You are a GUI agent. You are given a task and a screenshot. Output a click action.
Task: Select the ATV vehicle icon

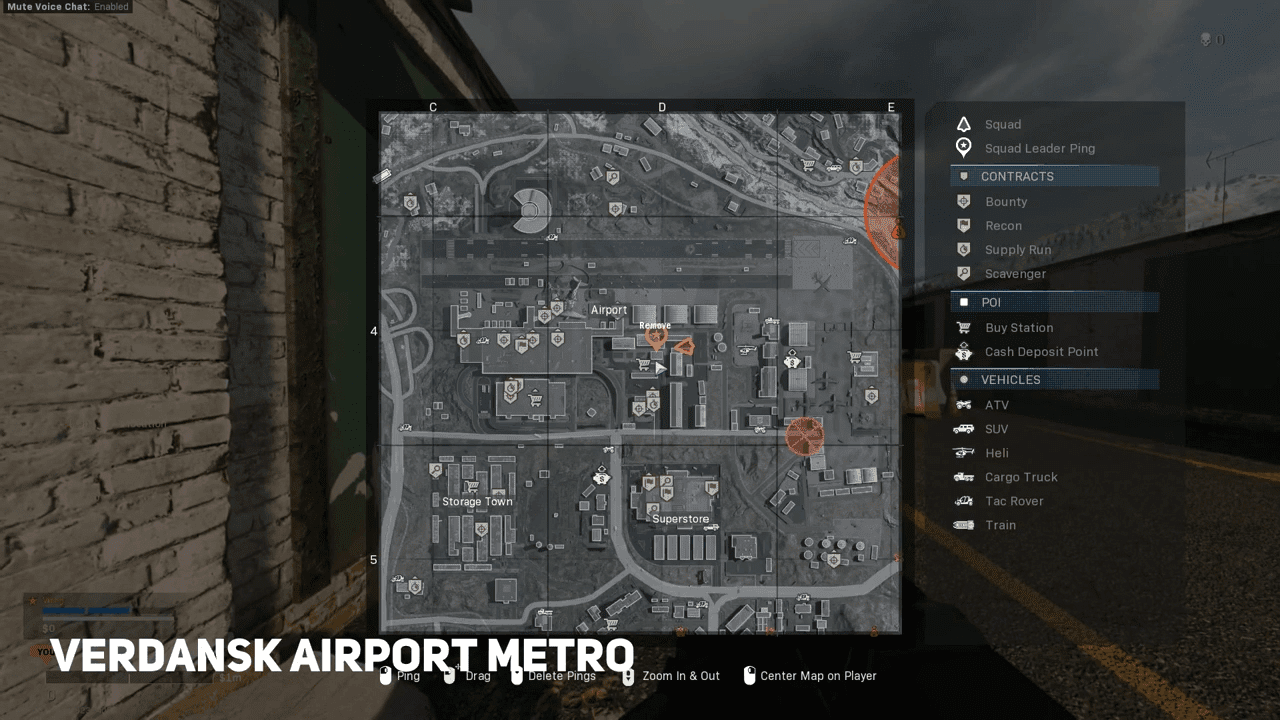click(x=963, y=405)
